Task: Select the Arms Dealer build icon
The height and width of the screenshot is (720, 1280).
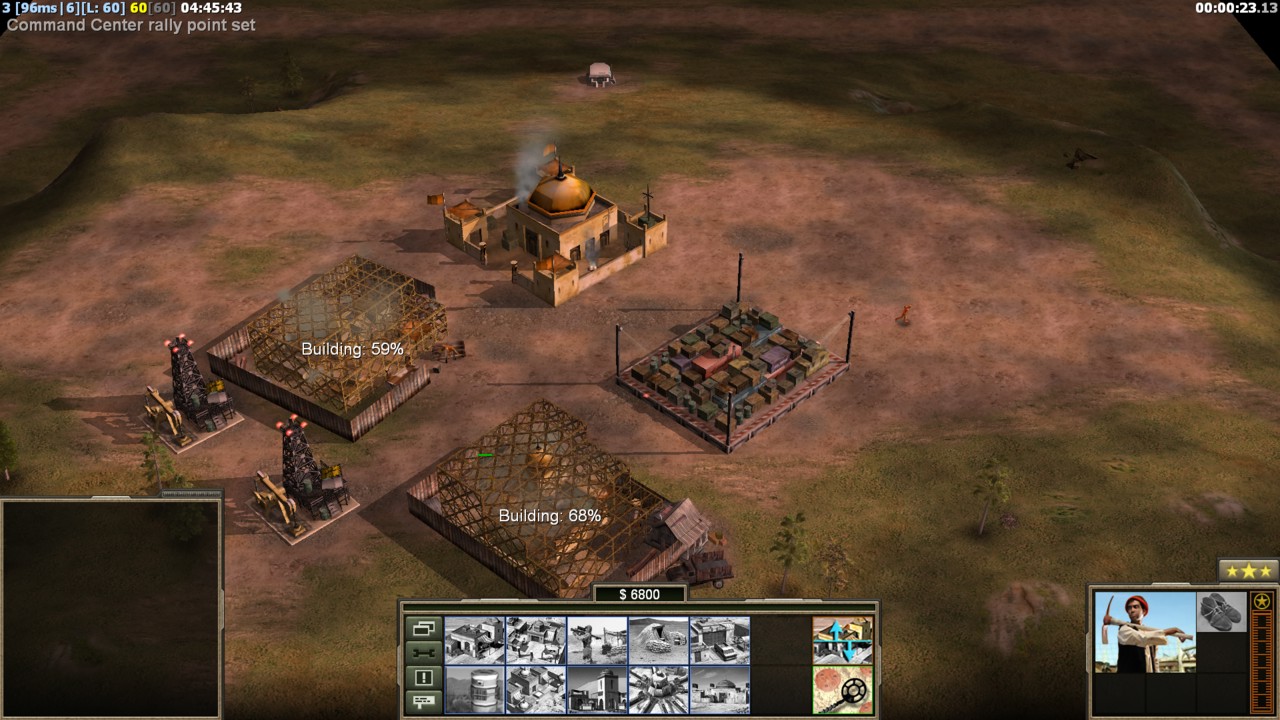Action: (x=720, y=640)
